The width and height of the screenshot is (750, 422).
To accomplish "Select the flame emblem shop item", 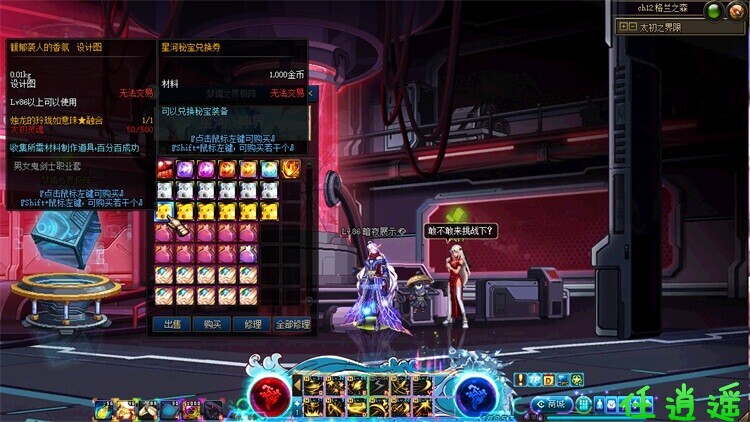I will click(x=291, y=169).
